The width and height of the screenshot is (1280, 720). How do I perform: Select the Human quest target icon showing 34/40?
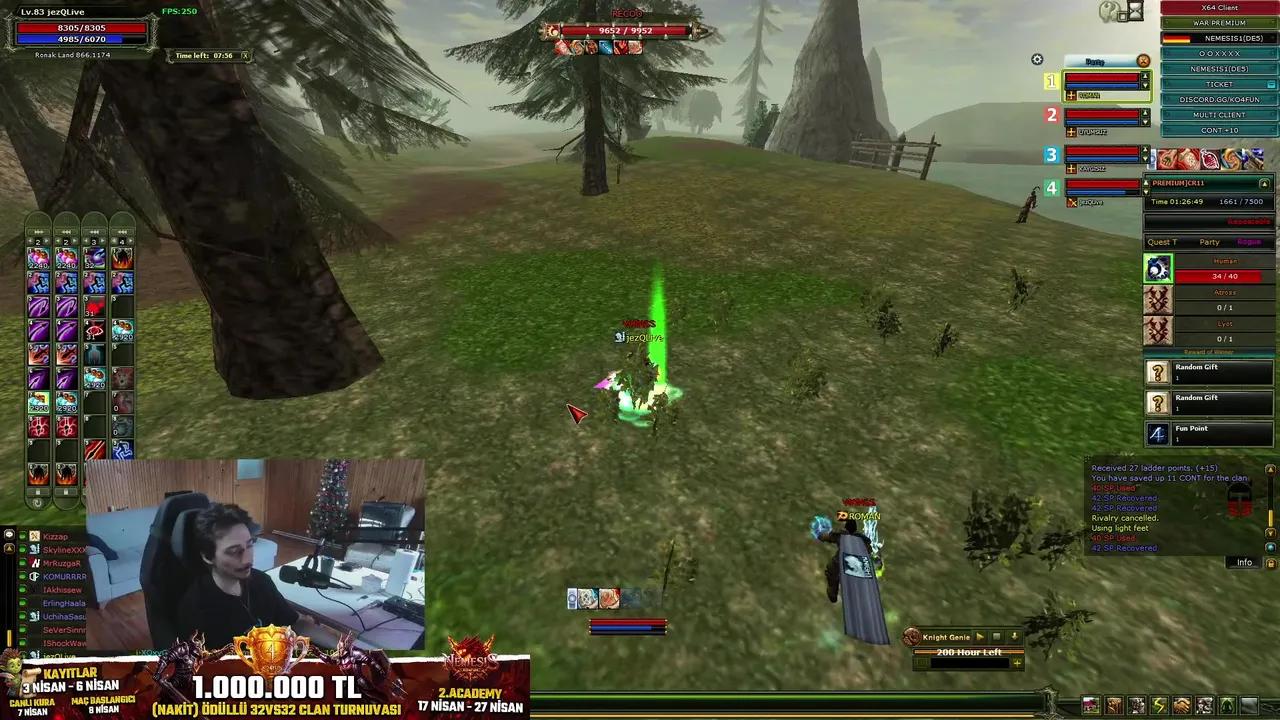pyautogui.click(x=1158, y=267)
